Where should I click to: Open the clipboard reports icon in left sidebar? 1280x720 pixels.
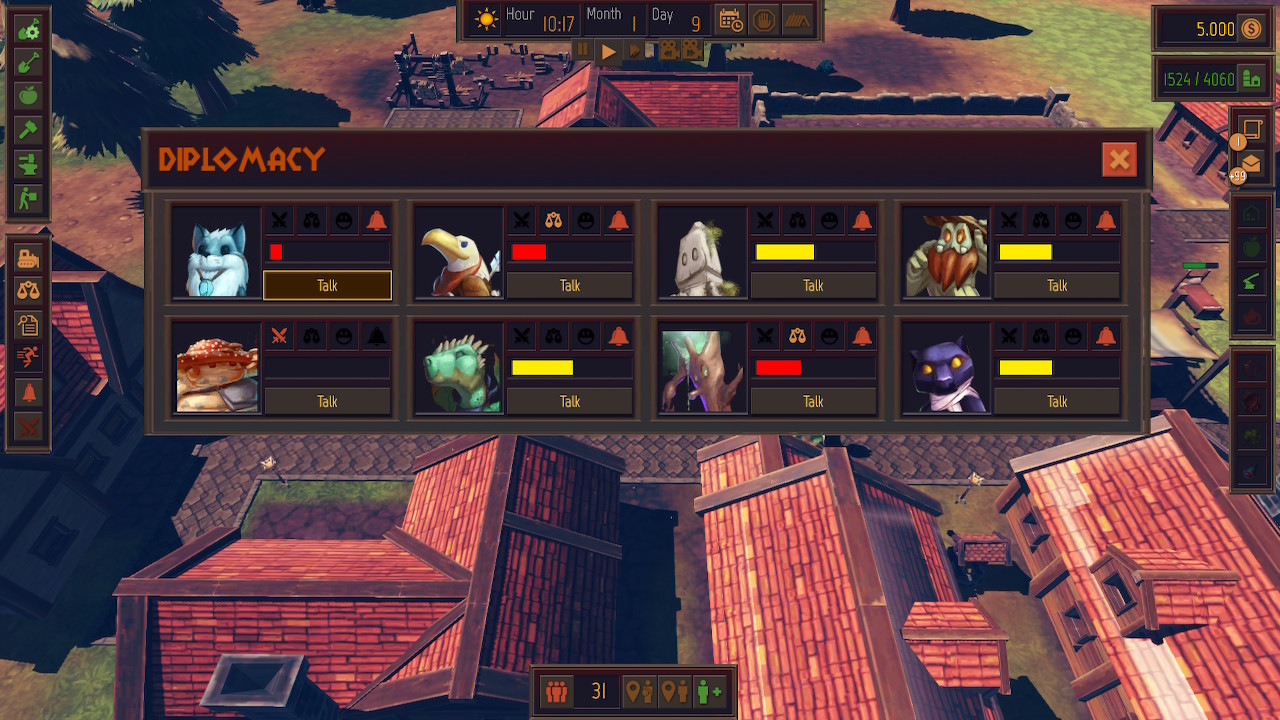tap(28, 320)
